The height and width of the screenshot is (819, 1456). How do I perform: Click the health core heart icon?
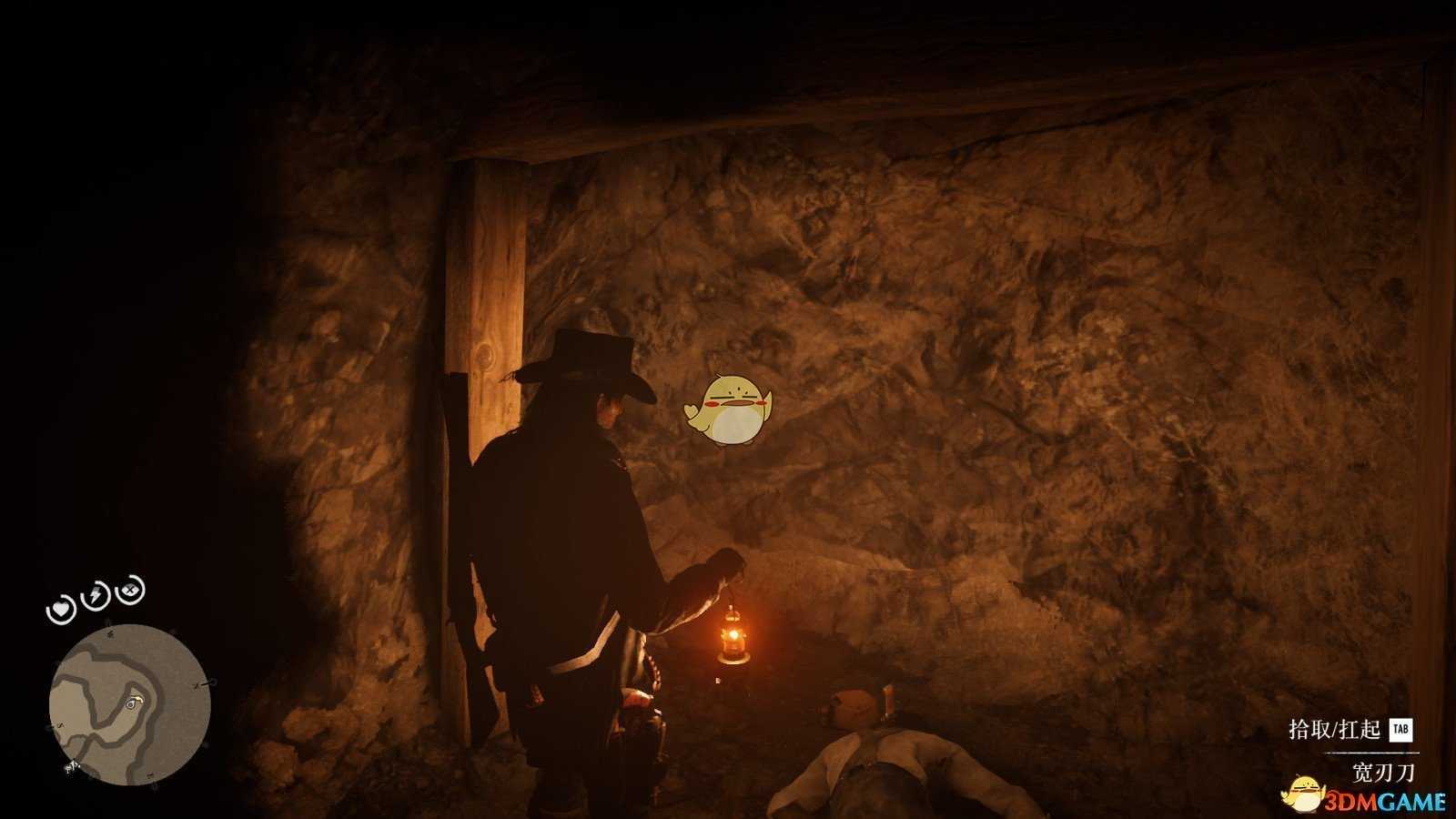(x=61, y=608)
